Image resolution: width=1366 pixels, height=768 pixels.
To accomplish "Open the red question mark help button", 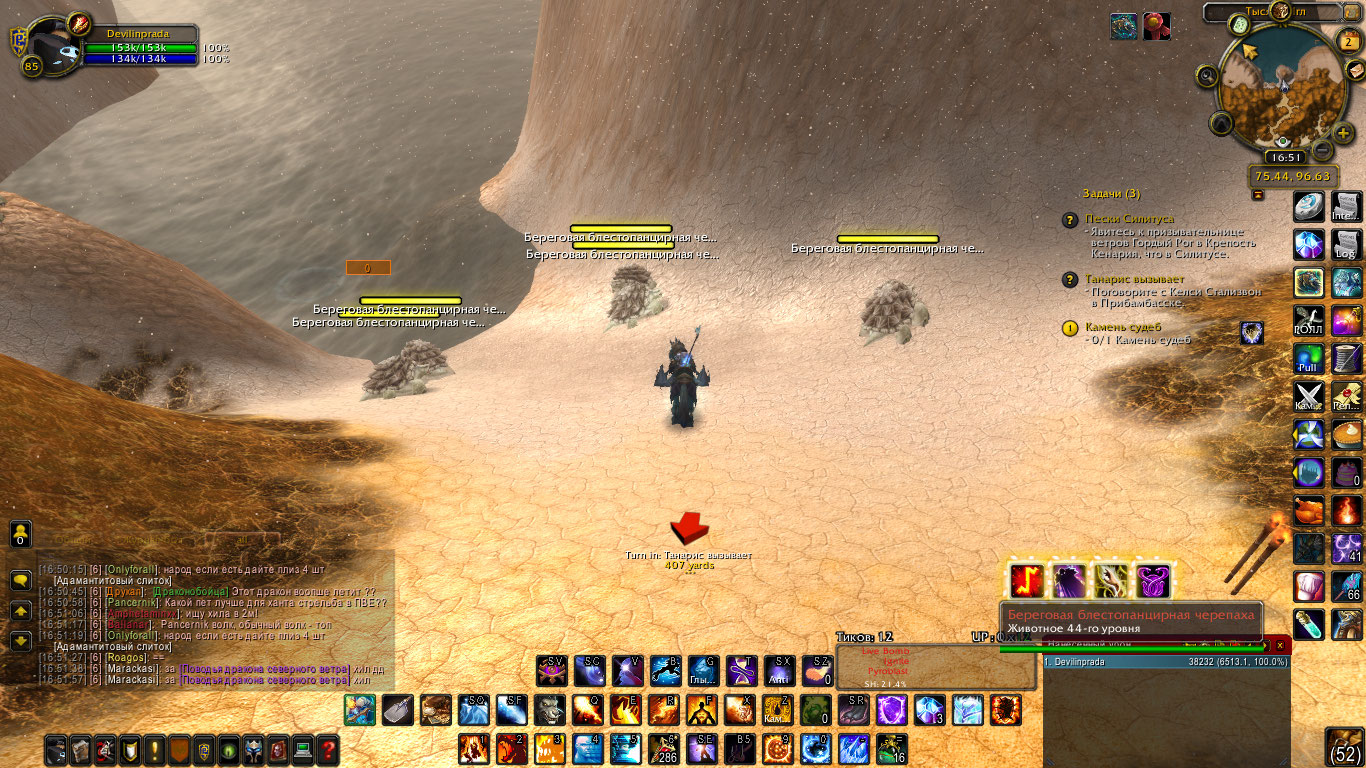I will click(328, 749).
